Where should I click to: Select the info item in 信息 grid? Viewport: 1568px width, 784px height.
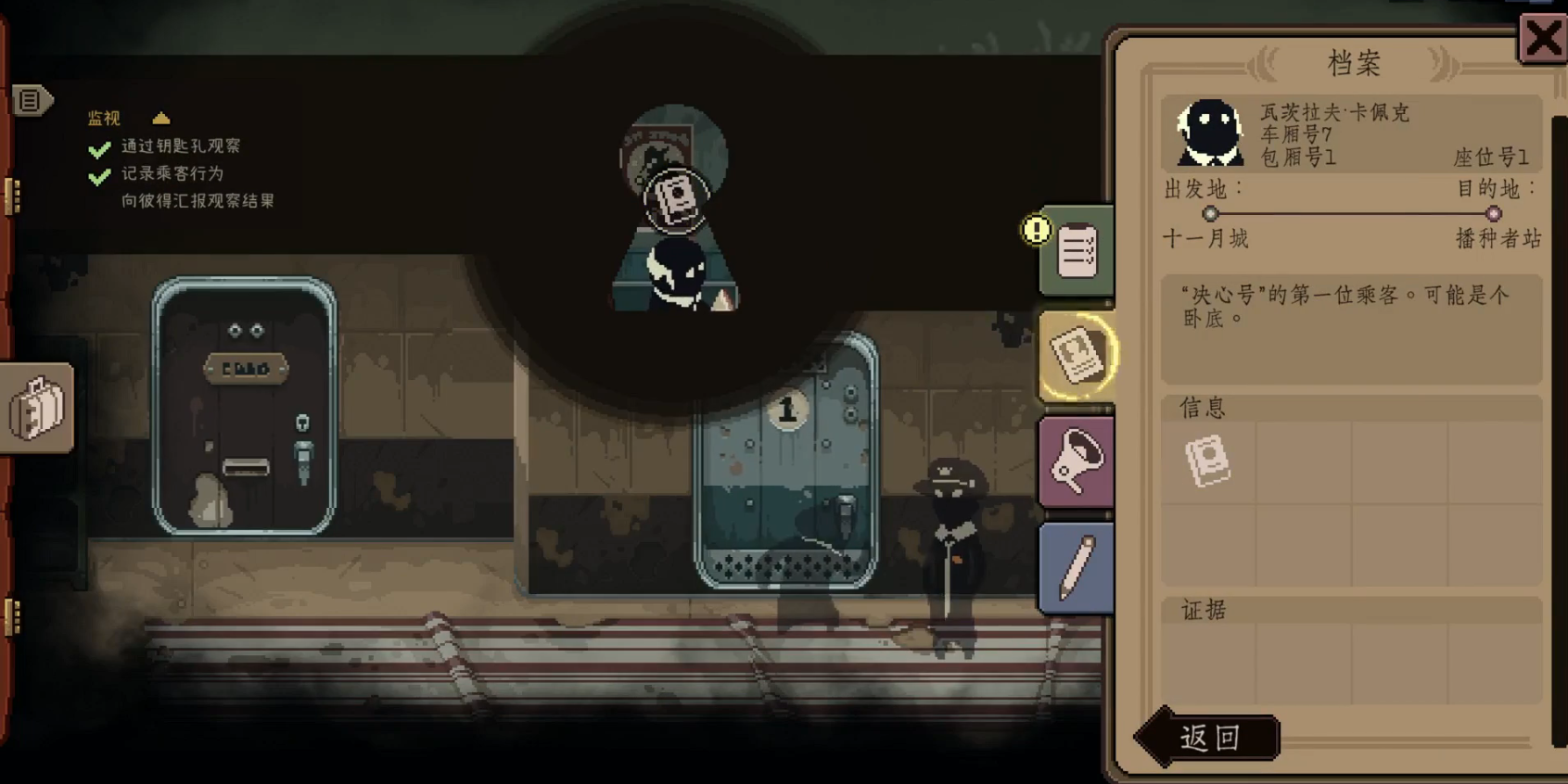[1208, 461]
